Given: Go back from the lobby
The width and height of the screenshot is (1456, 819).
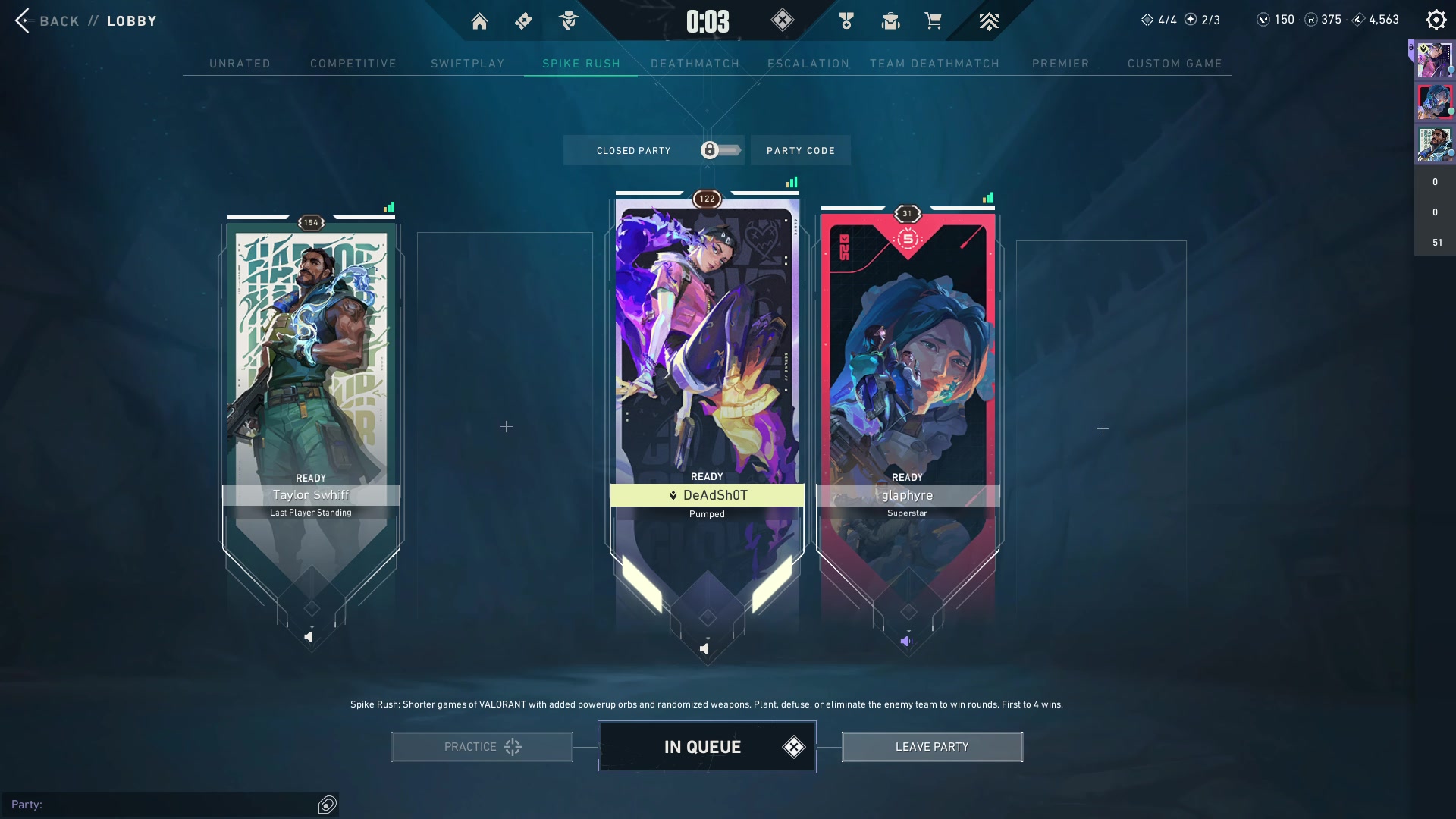Looking at the screenshot, I should (x=45, y=20).
